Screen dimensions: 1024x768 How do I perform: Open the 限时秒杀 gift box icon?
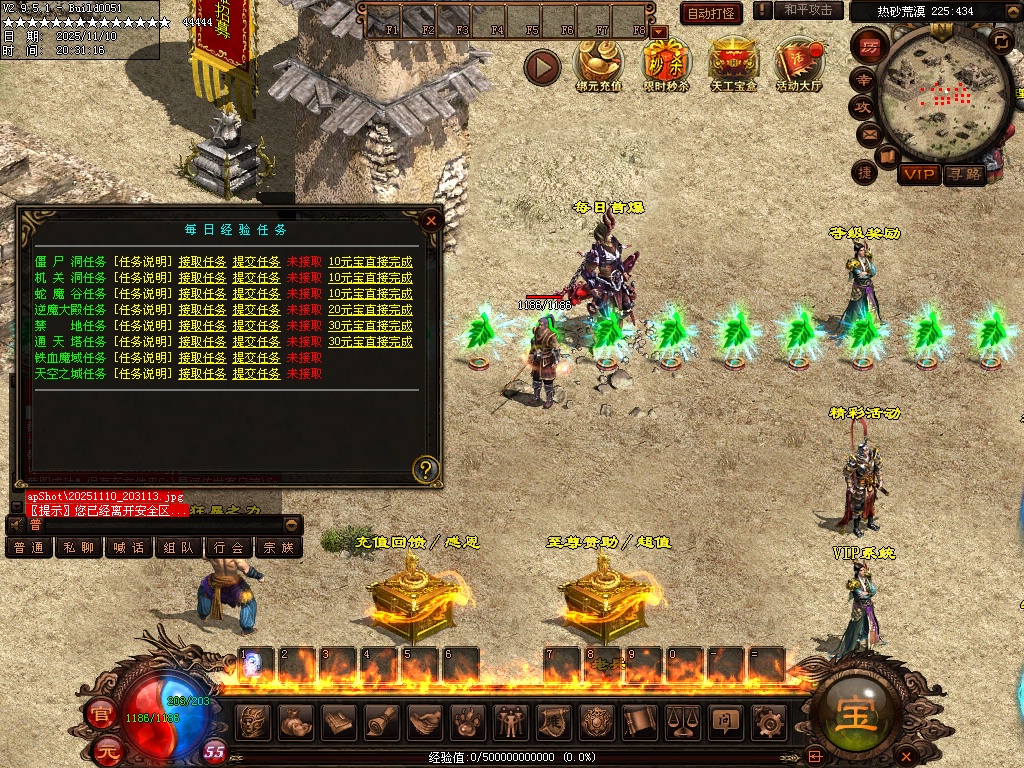(x=665, y=63)
